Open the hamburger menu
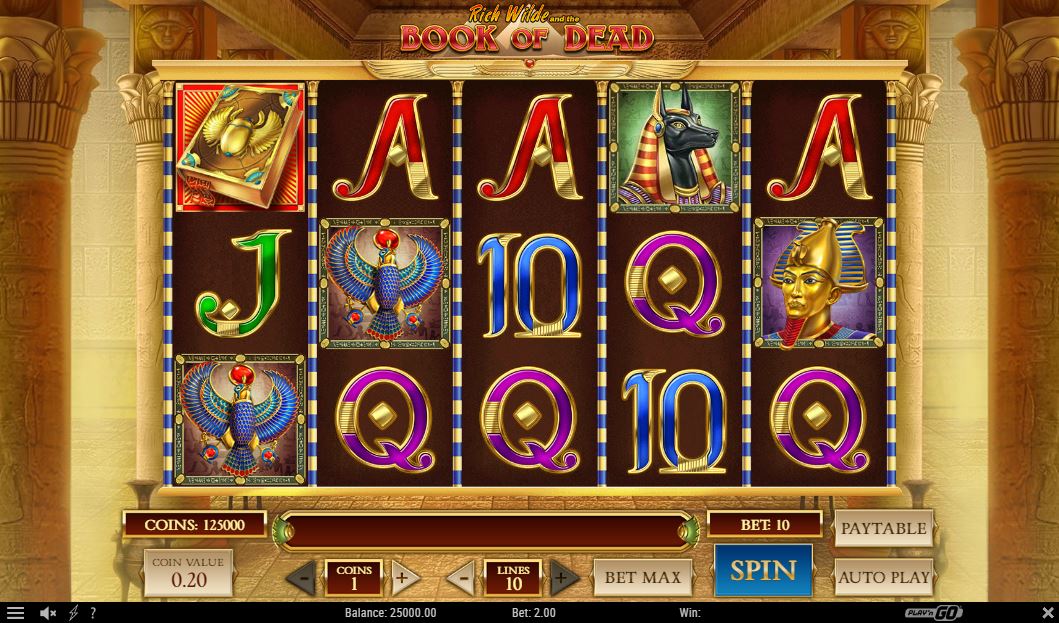 point(15,613)
